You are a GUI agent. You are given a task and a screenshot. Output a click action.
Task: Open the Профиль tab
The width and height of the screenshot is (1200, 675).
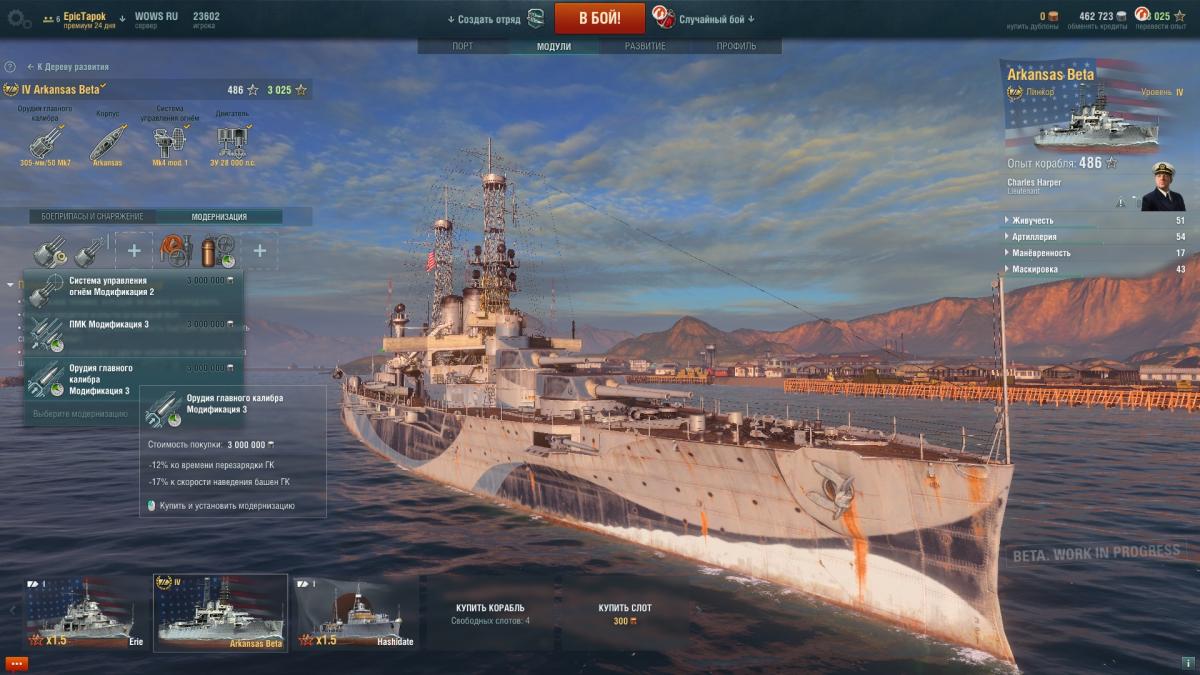click(736, 46)
